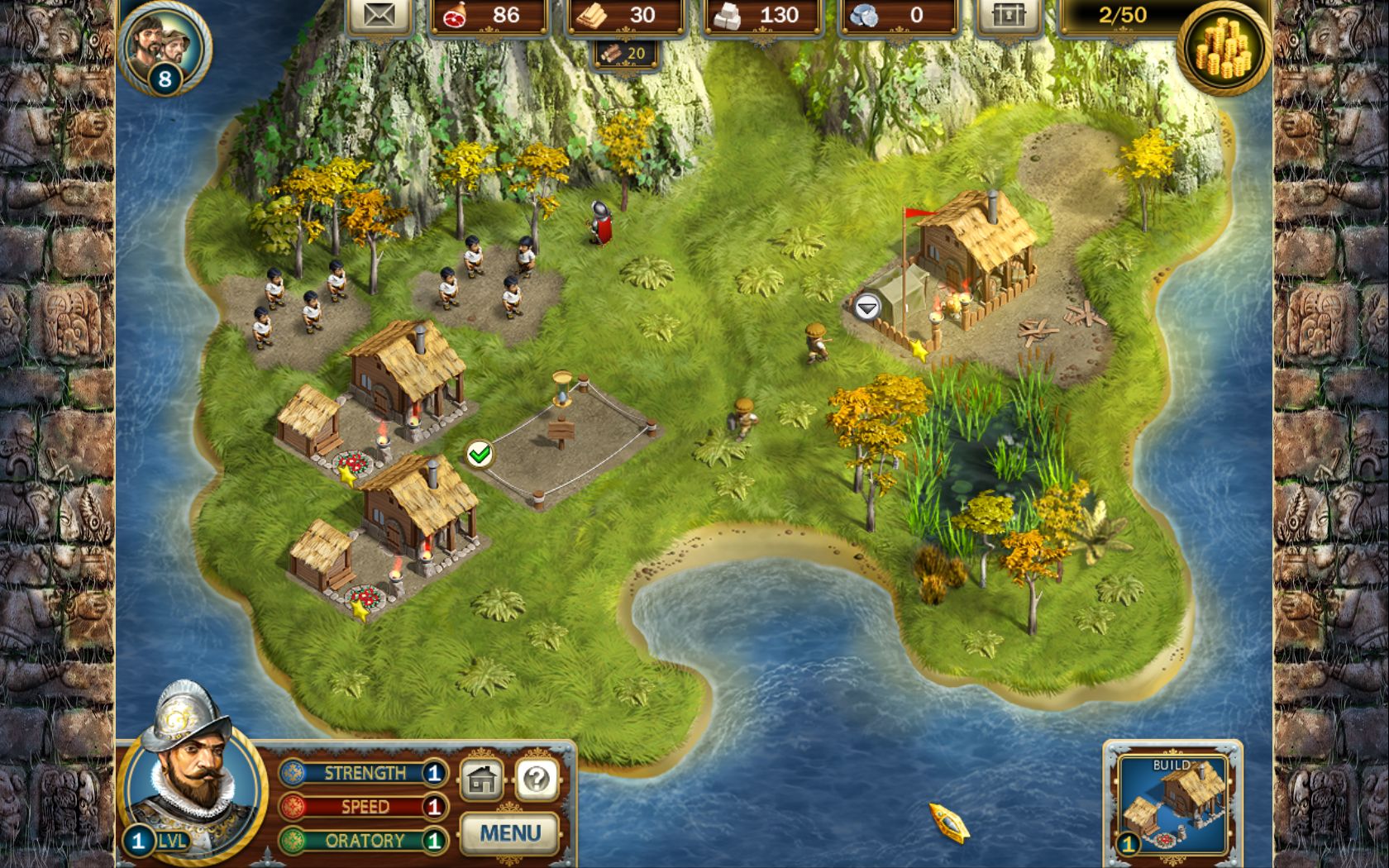Select the Speed stat bar
1389x868 pixels.
364,807
